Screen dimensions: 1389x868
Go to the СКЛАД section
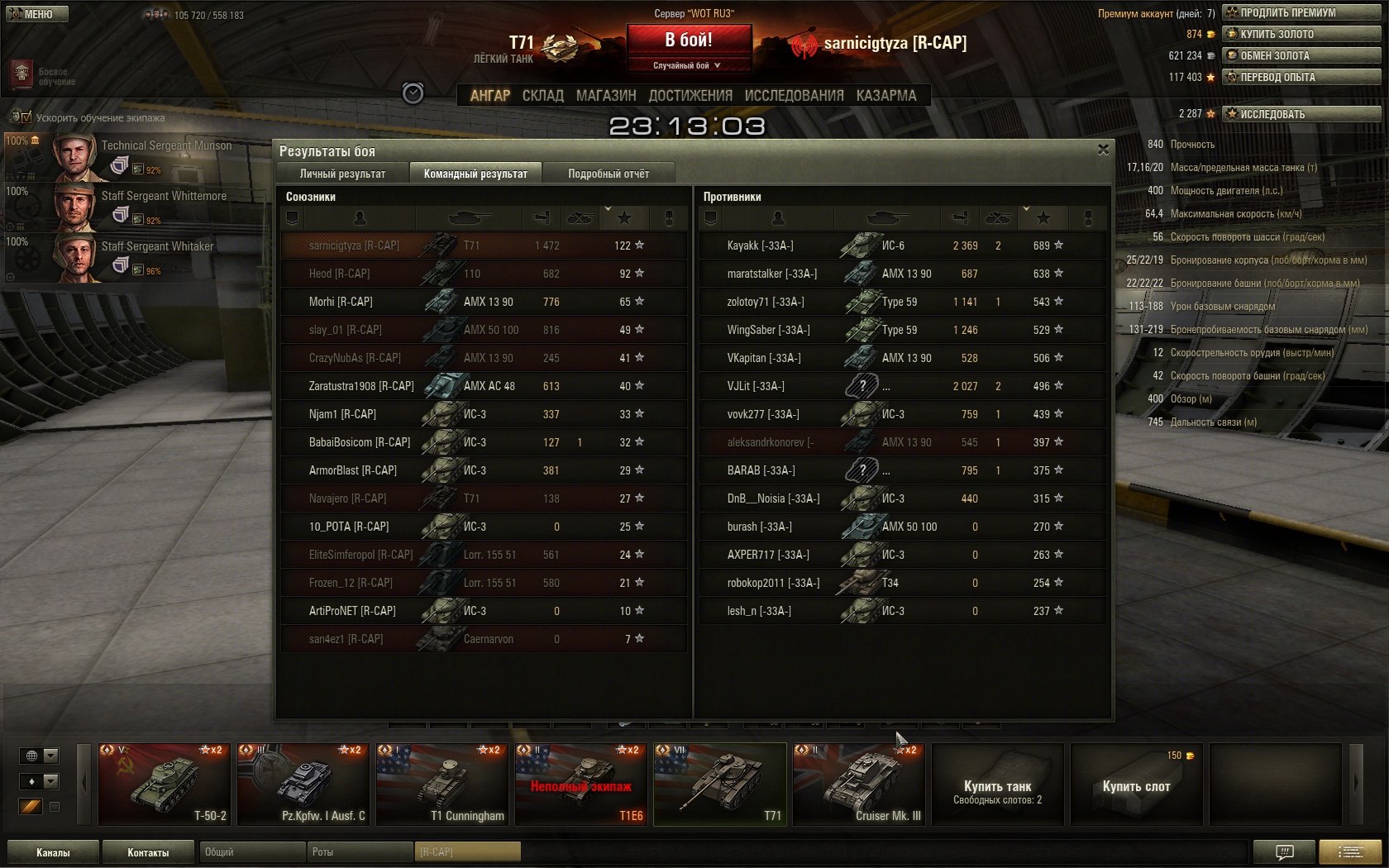point(542,96)
